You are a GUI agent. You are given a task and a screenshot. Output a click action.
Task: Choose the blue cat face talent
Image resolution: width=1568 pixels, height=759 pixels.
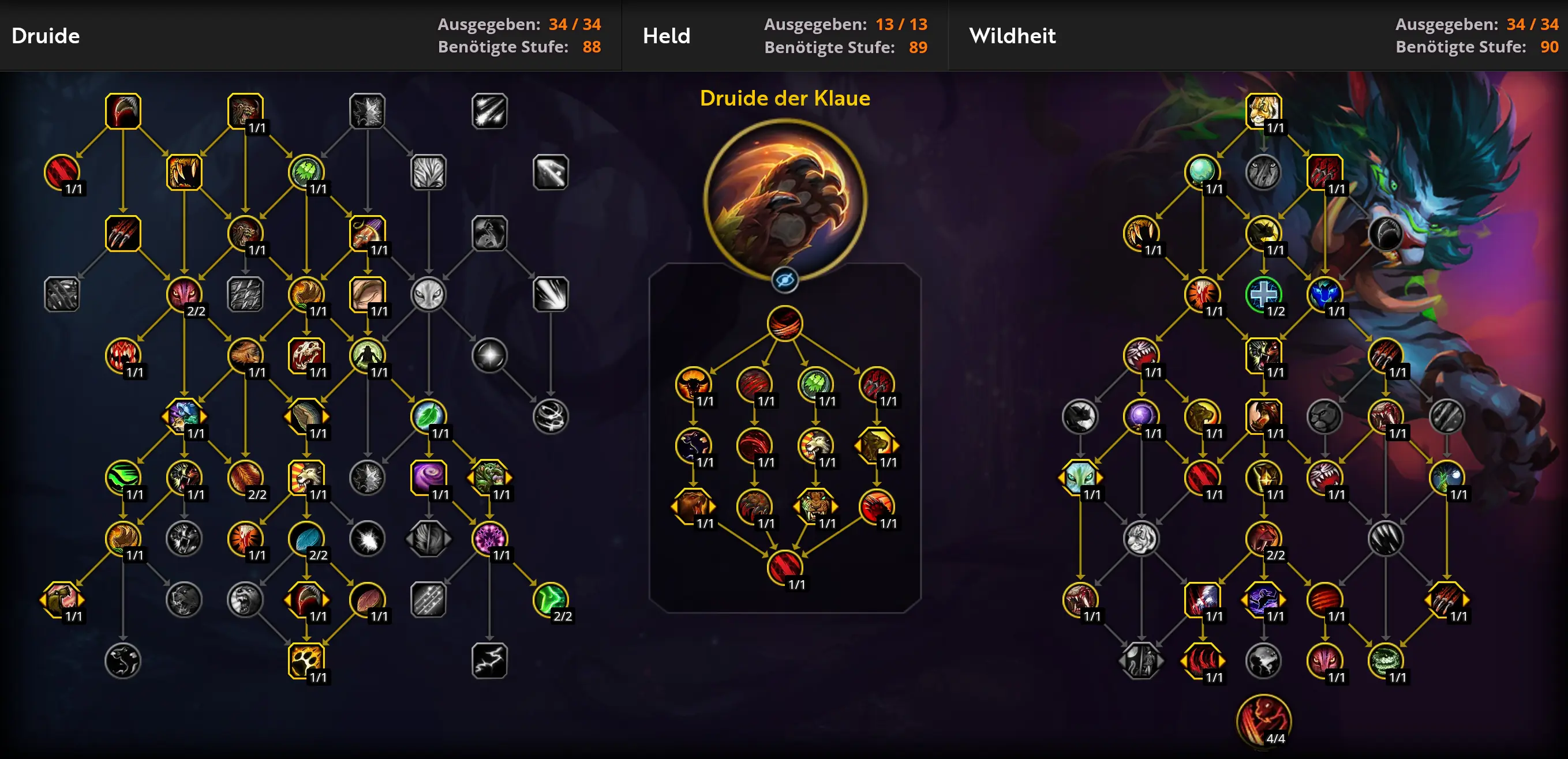(x=1324, y=294)
